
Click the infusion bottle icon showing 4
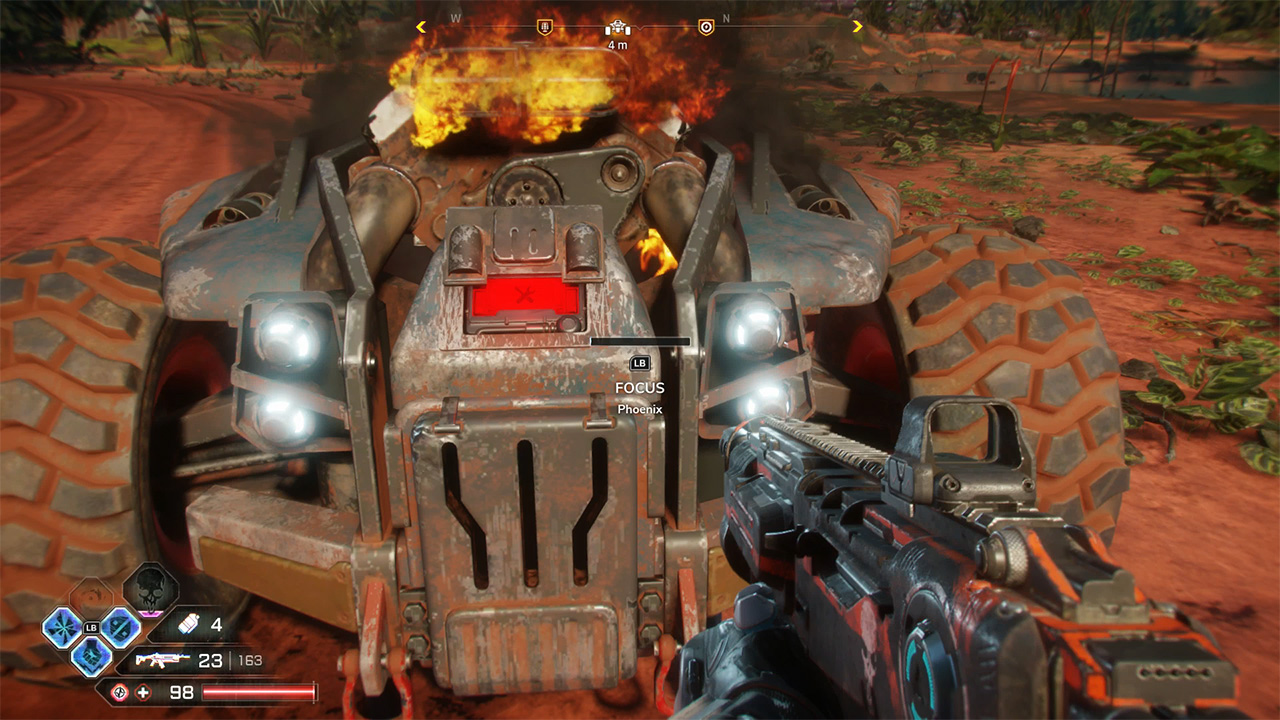tap(189, 624)
